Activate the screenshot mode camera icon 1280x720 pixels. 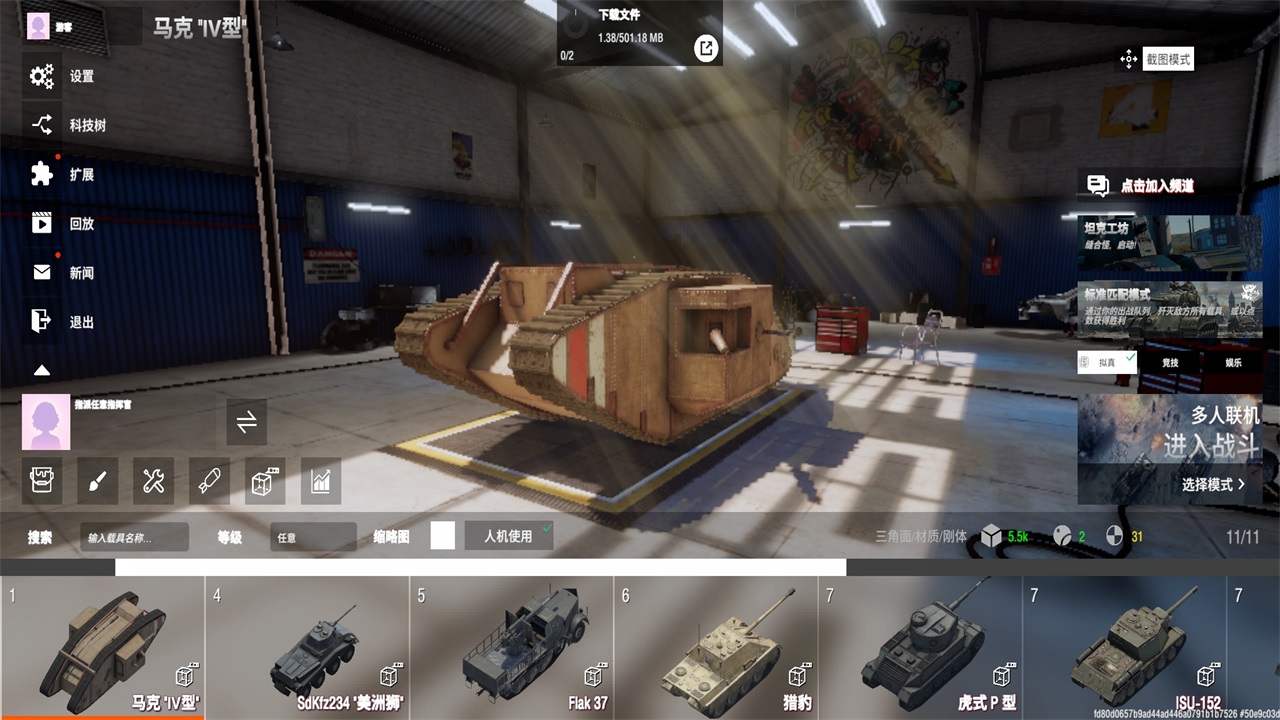tap(1129, 59)
